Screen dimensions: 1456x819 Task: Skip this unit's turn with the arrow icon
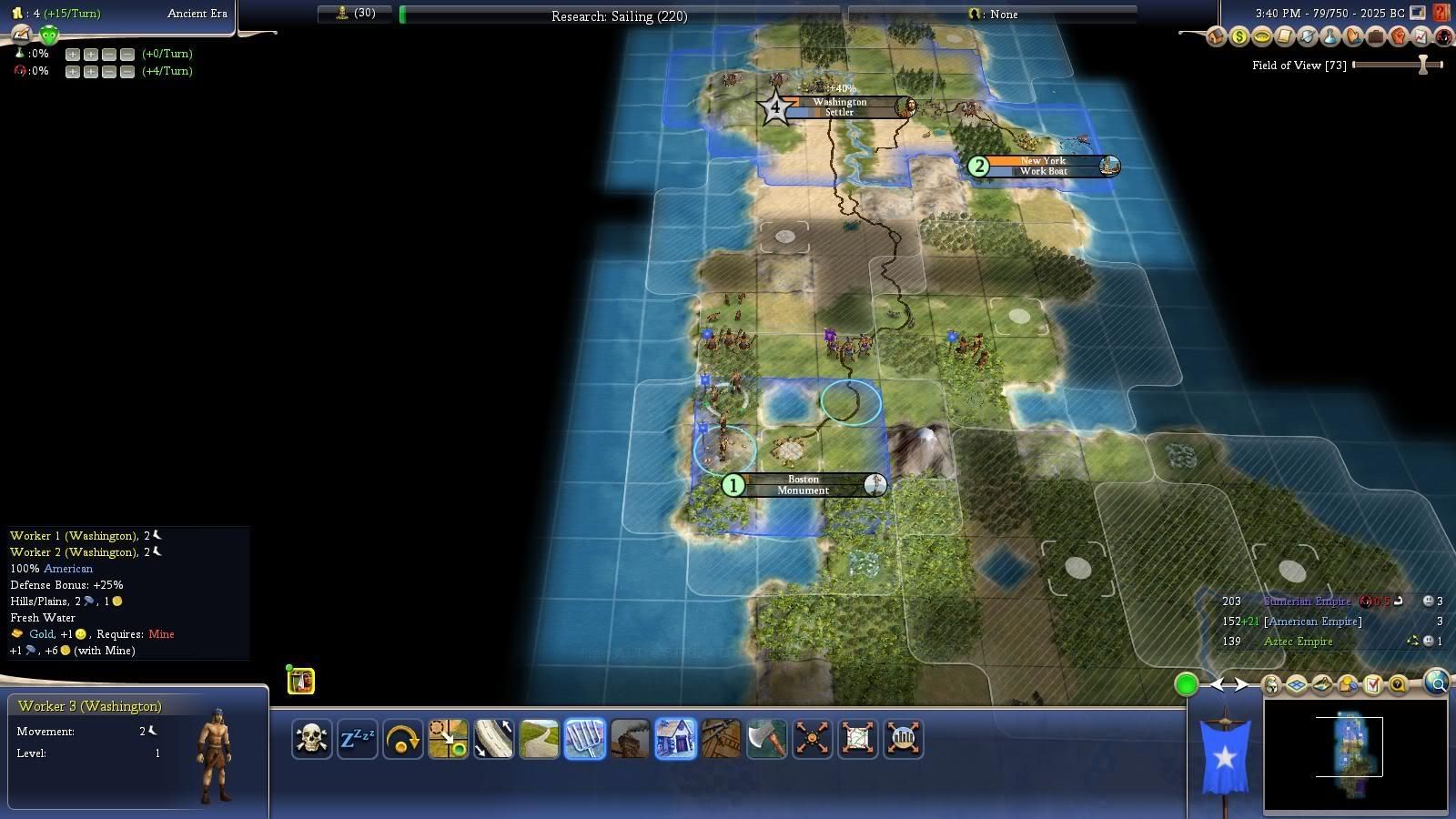(x=402, y=738)
